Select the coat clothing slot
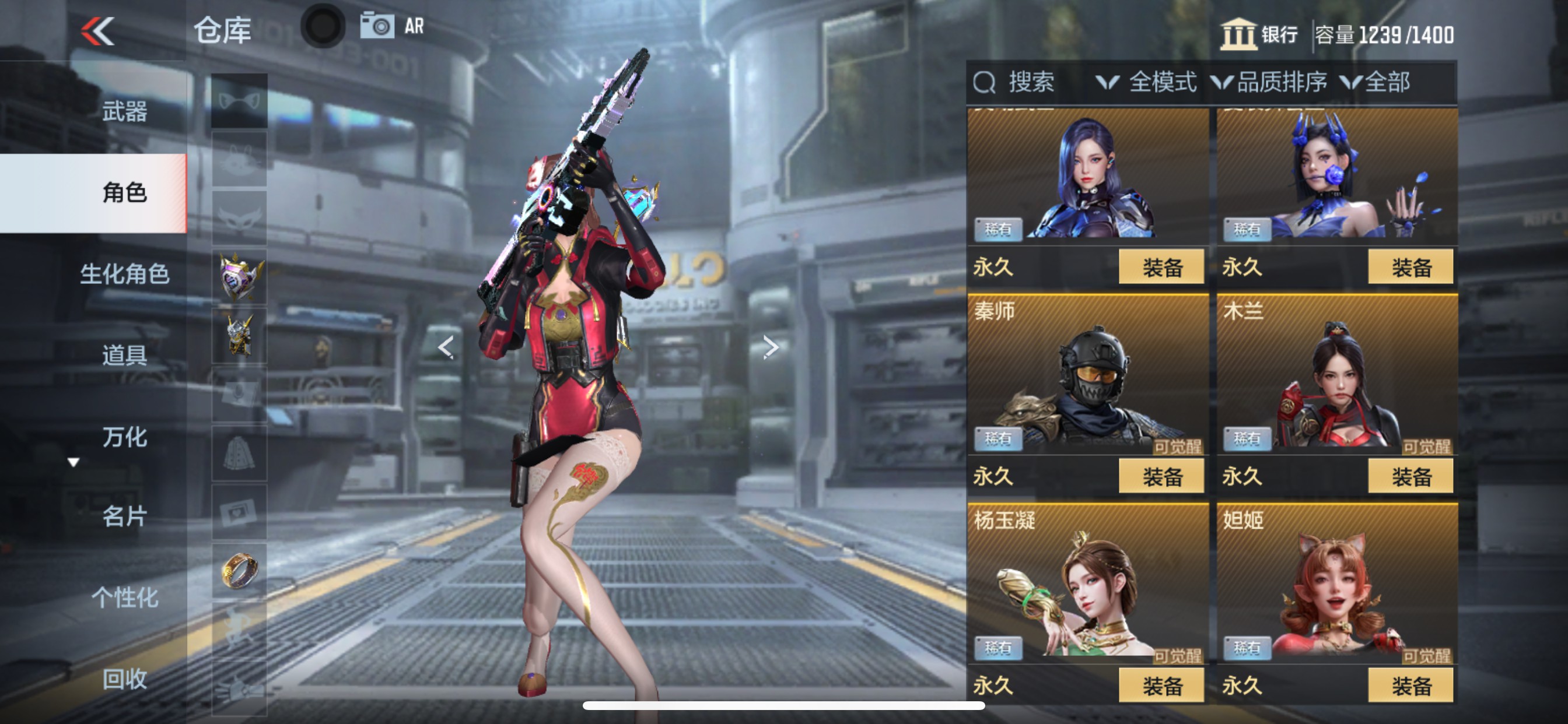 (239, 451)
